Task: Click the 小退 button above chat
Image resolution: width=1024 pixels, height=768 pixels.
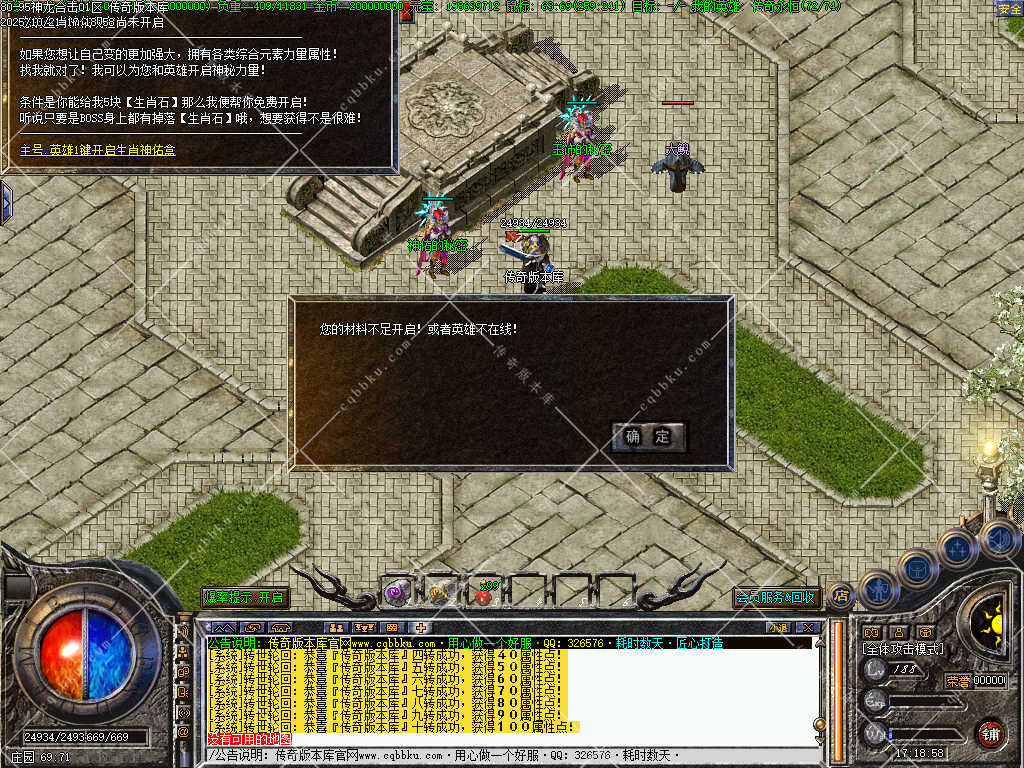Action: 777,628
